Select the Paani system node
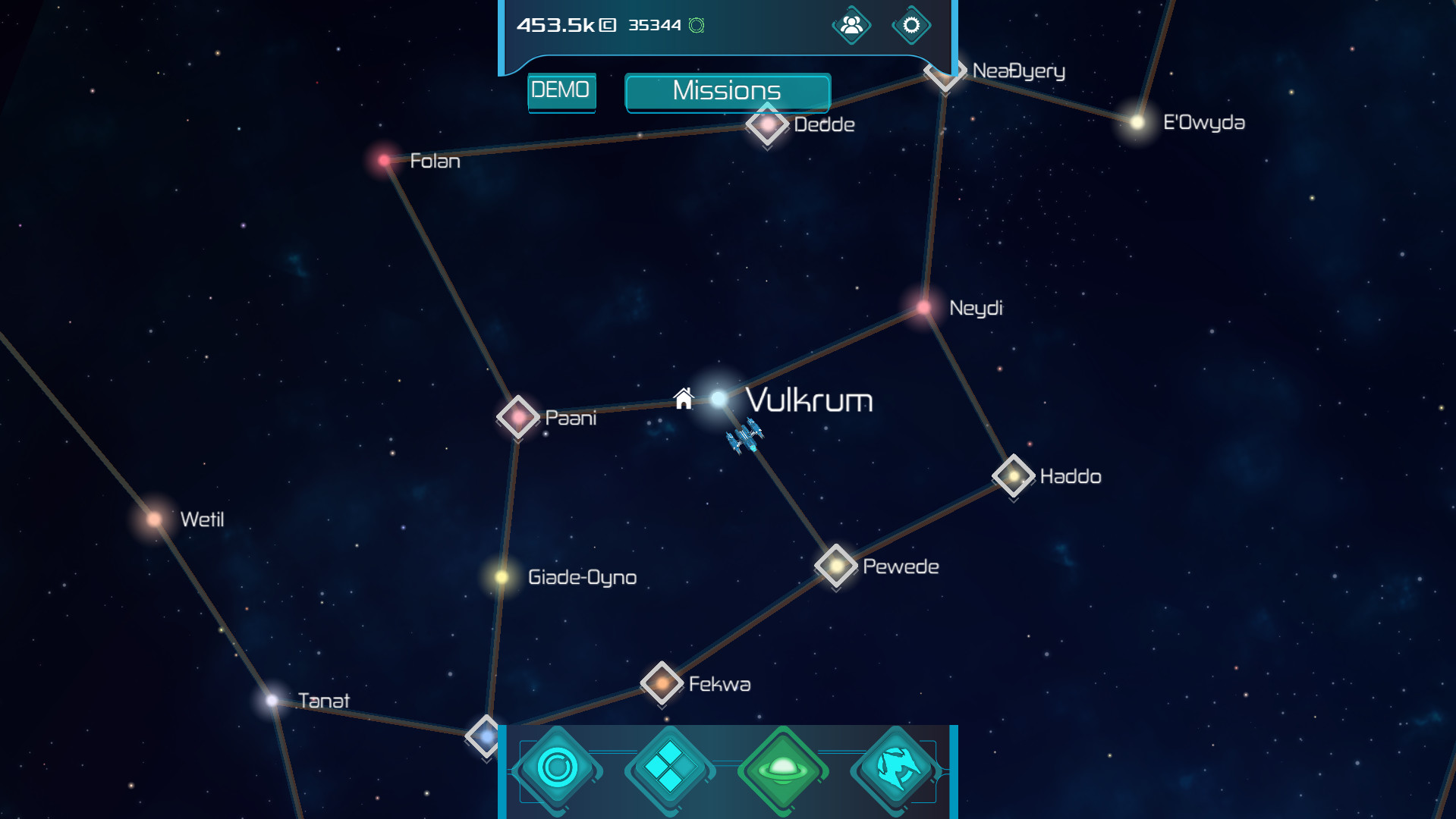This screenshot has width=1456, height=819. click(x=518, y=417)
